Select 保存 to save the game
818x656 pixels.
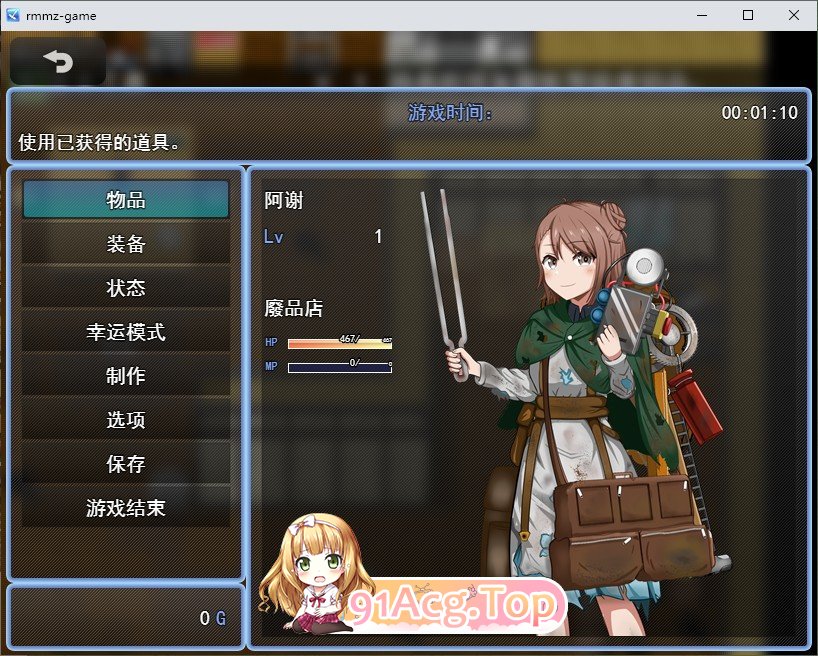(126, 464)
